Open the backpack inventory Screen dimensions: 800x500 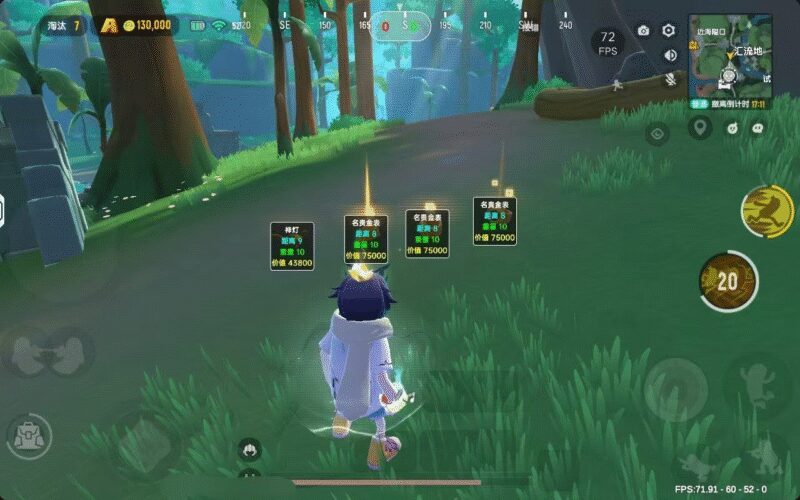pyautogui.click(x=28, y=436)
